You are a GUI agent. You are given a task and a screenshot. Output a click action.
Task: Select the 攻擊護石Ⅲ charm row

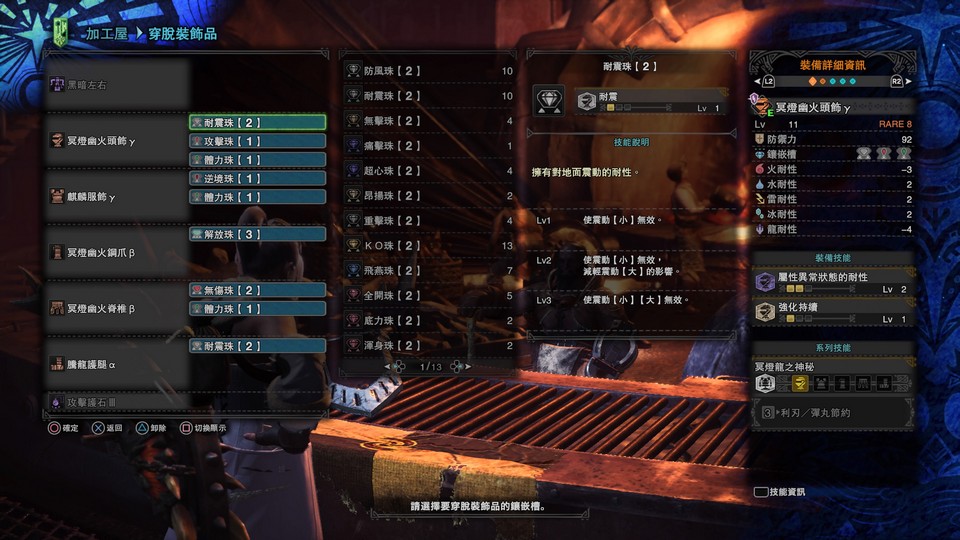click(118, 401)
